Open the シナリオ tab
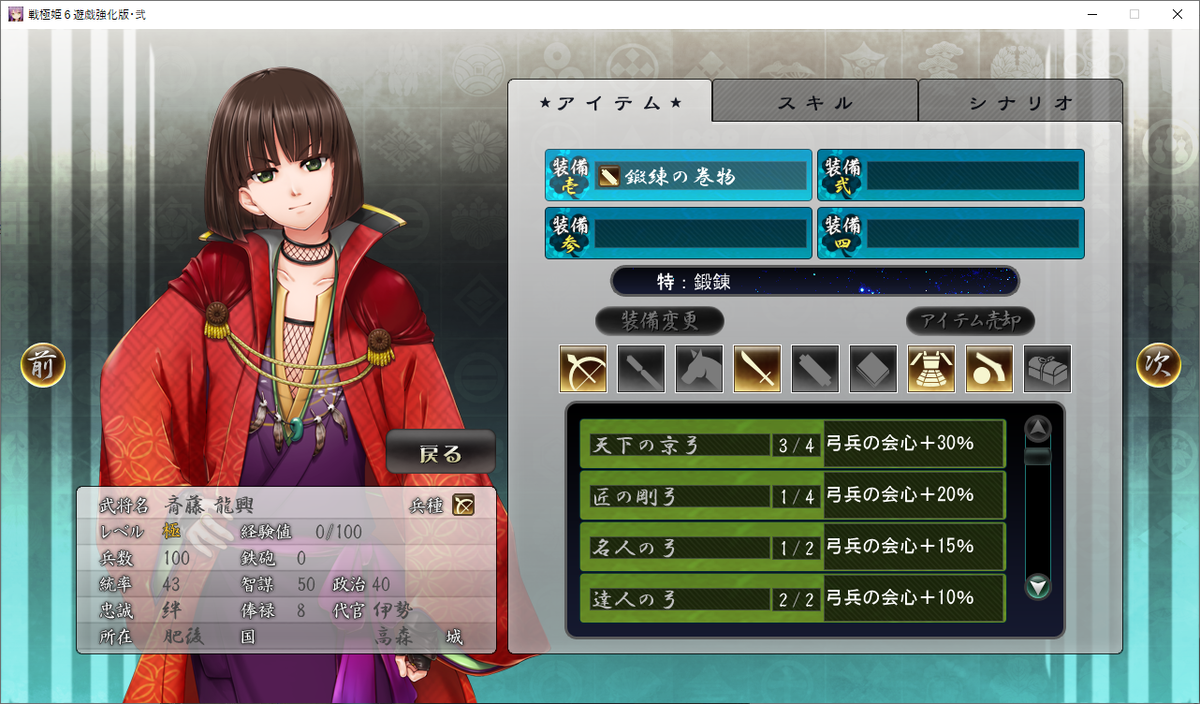1200x704 pixels. point(1020,102)
